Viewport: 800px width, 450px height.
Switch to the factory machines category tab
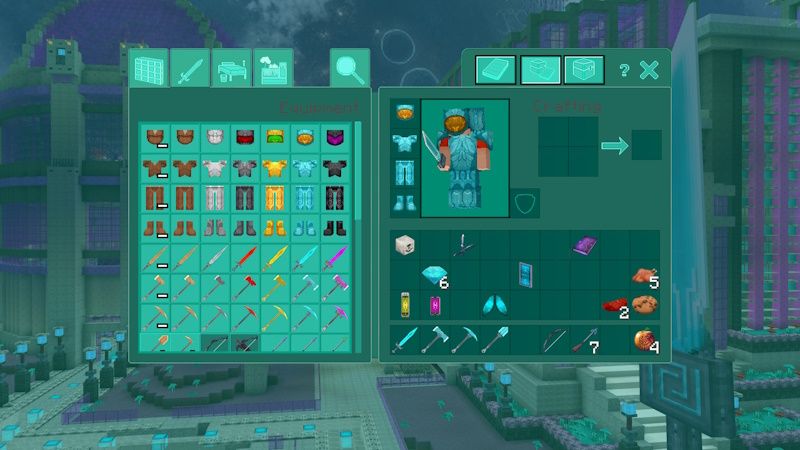click(272, 70)
